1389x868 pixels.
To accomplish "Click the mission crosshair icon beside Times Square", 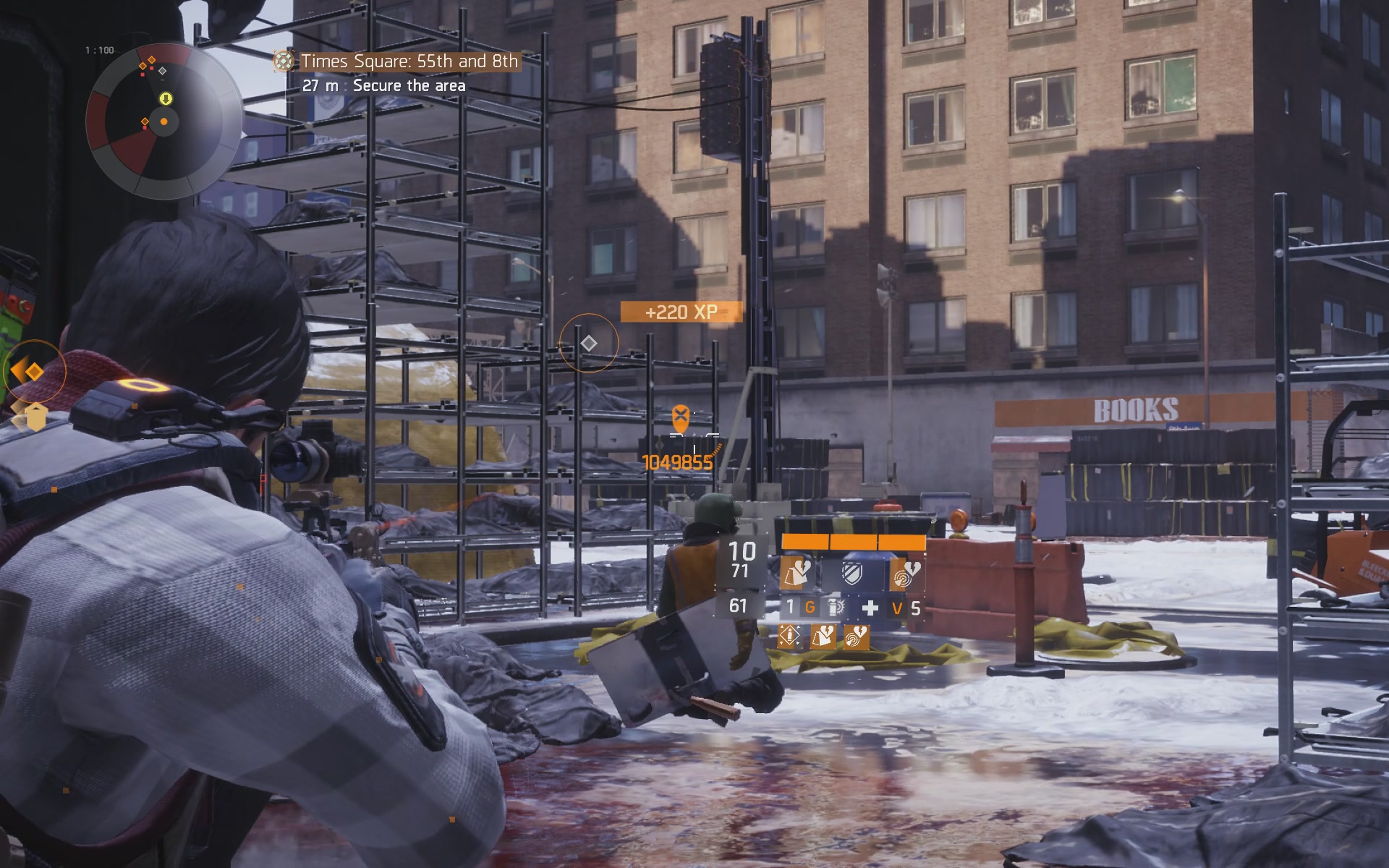I will coord(284,61).
